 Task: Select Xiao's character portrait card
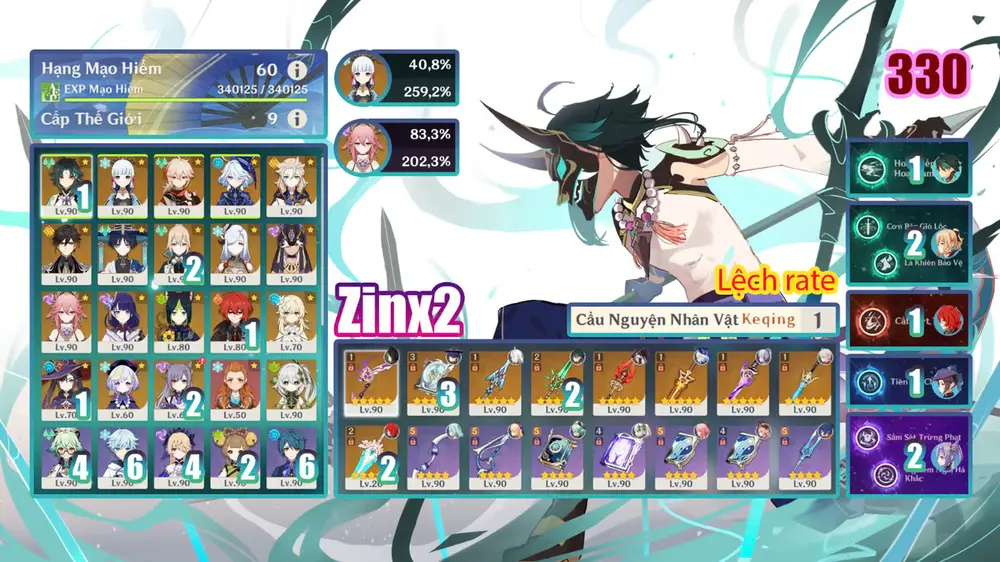tap(68, 185)
